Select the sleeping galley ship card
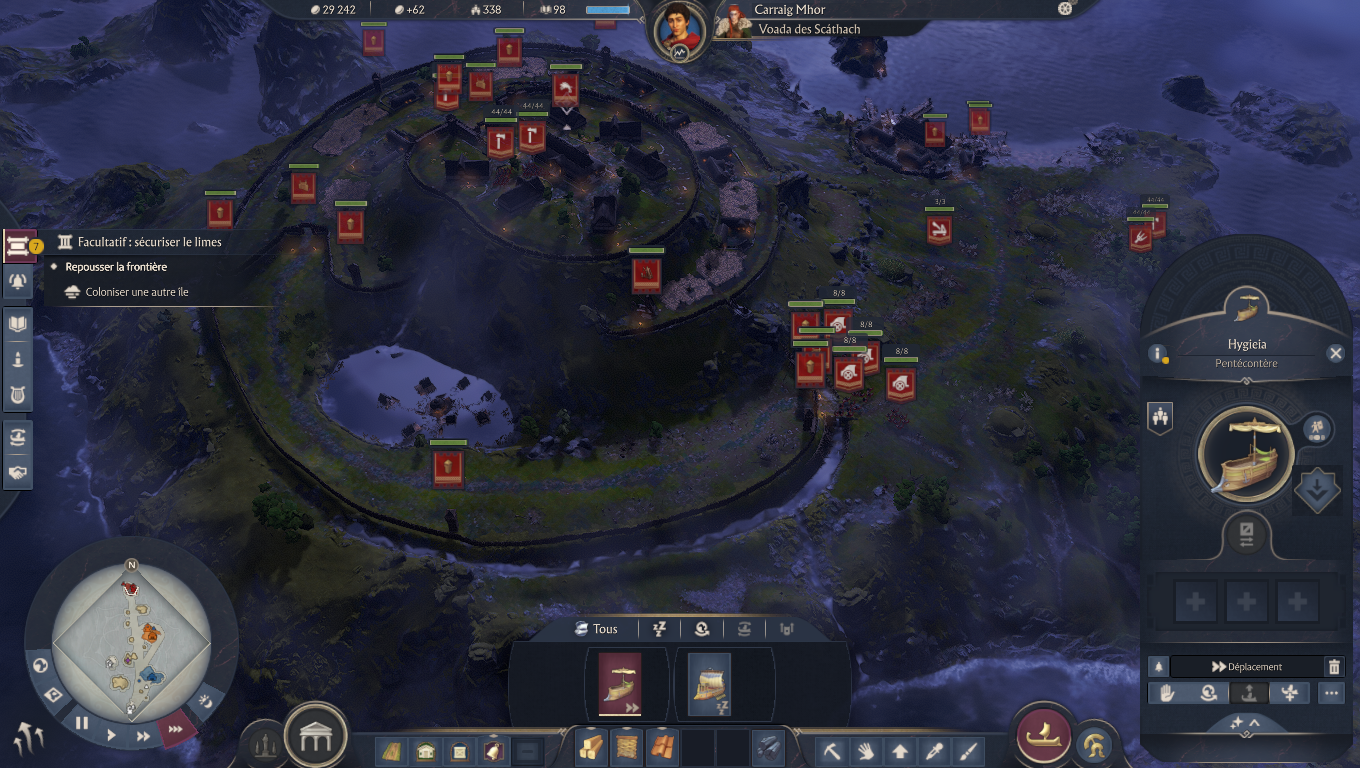This screenshot has width=1360, height=768. coord(709,684)
